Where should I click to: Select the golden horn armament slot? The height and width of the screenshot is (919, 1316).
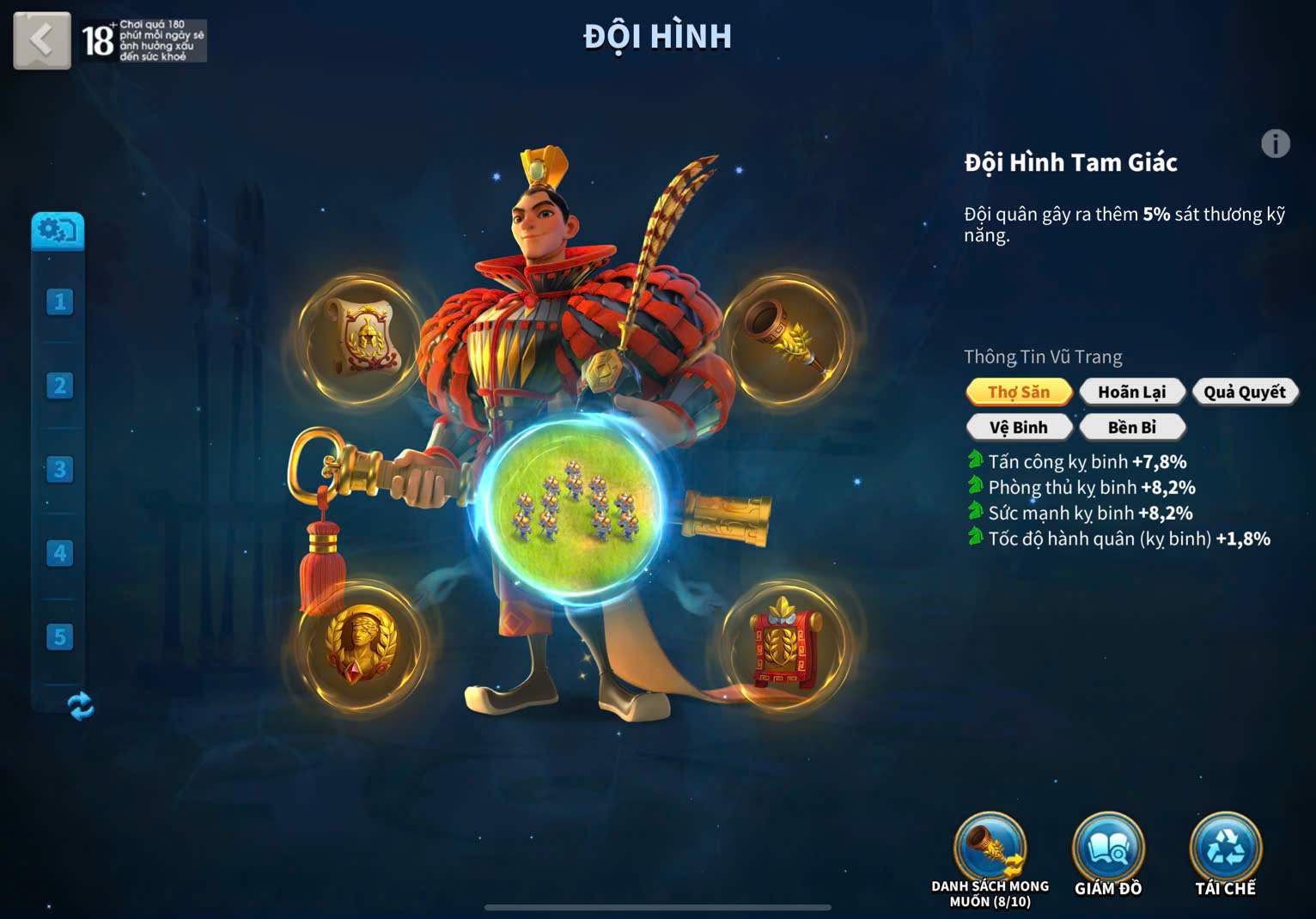pyautogui.click(x=784, y=338)
